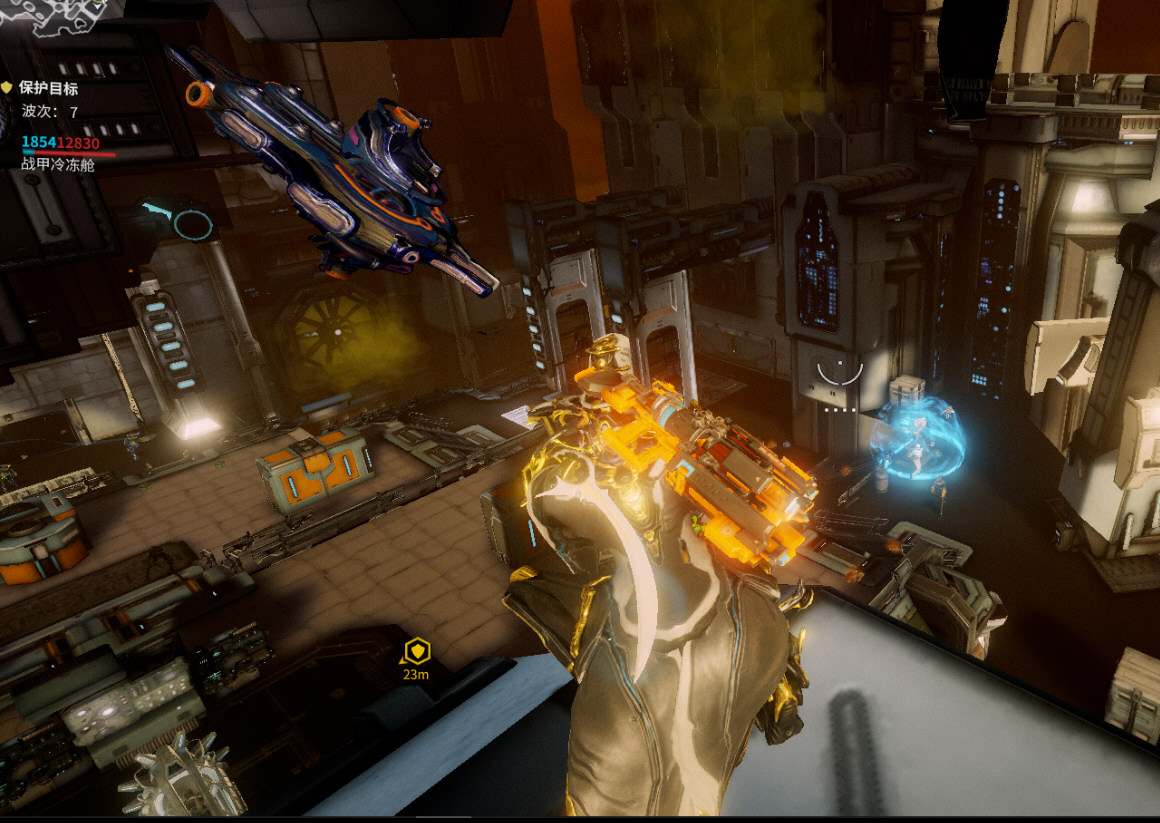Viewport: 1160px width, 823px height.
Task: Select the yellow shield objective waypoint marker
Action: [416, 651]
